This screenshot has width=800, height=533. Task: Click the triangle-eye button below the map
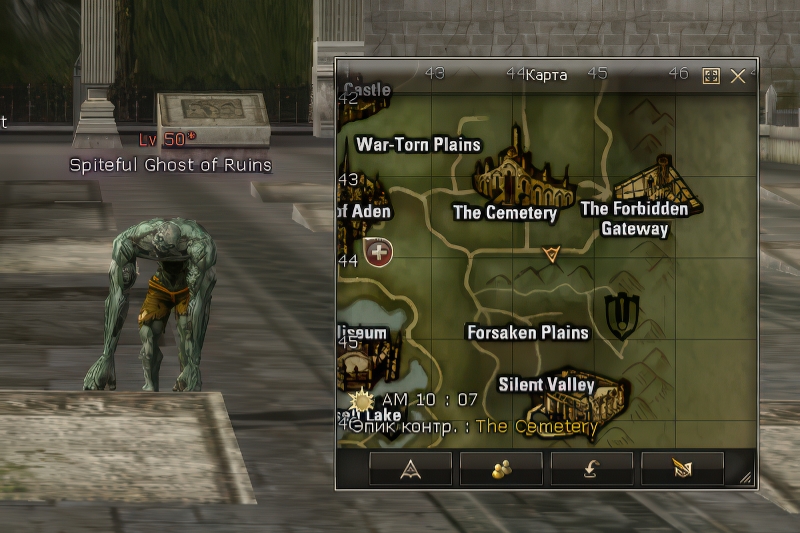pyautogui.click(x=410, y=468)
